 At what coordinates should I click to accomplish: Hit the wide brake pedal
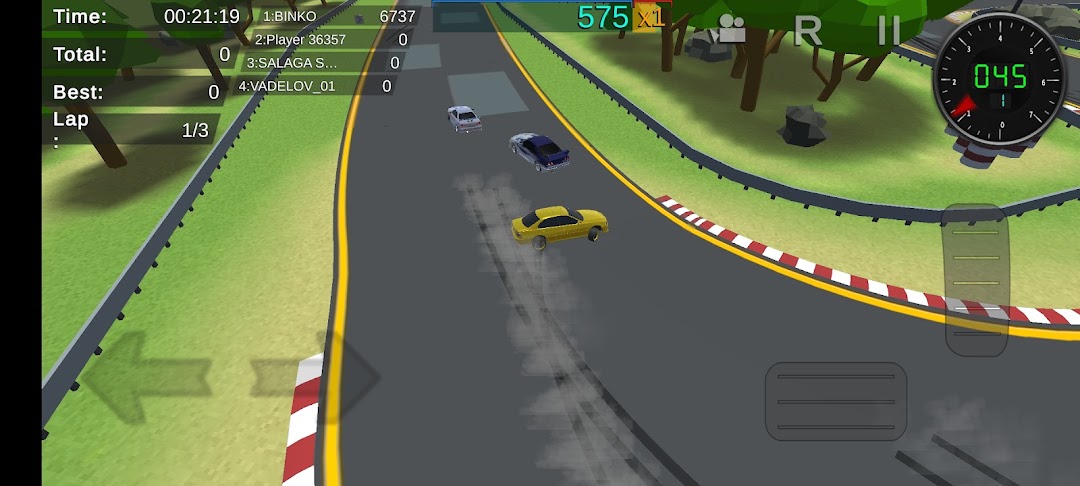point(836,401)
